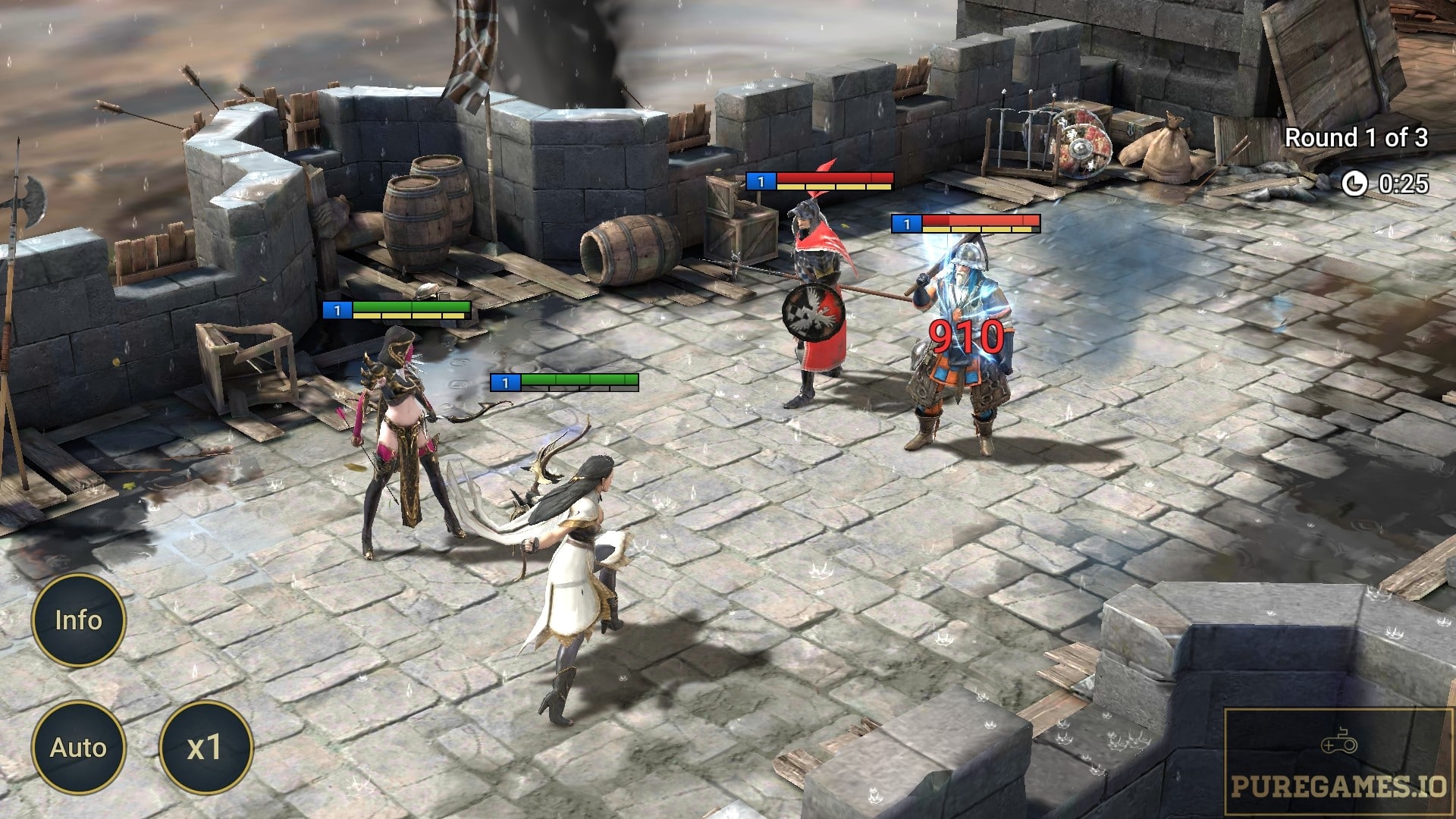Open the battle Info panel
Viewport: 1456px width, 819px height.
(x=78, y=620)
